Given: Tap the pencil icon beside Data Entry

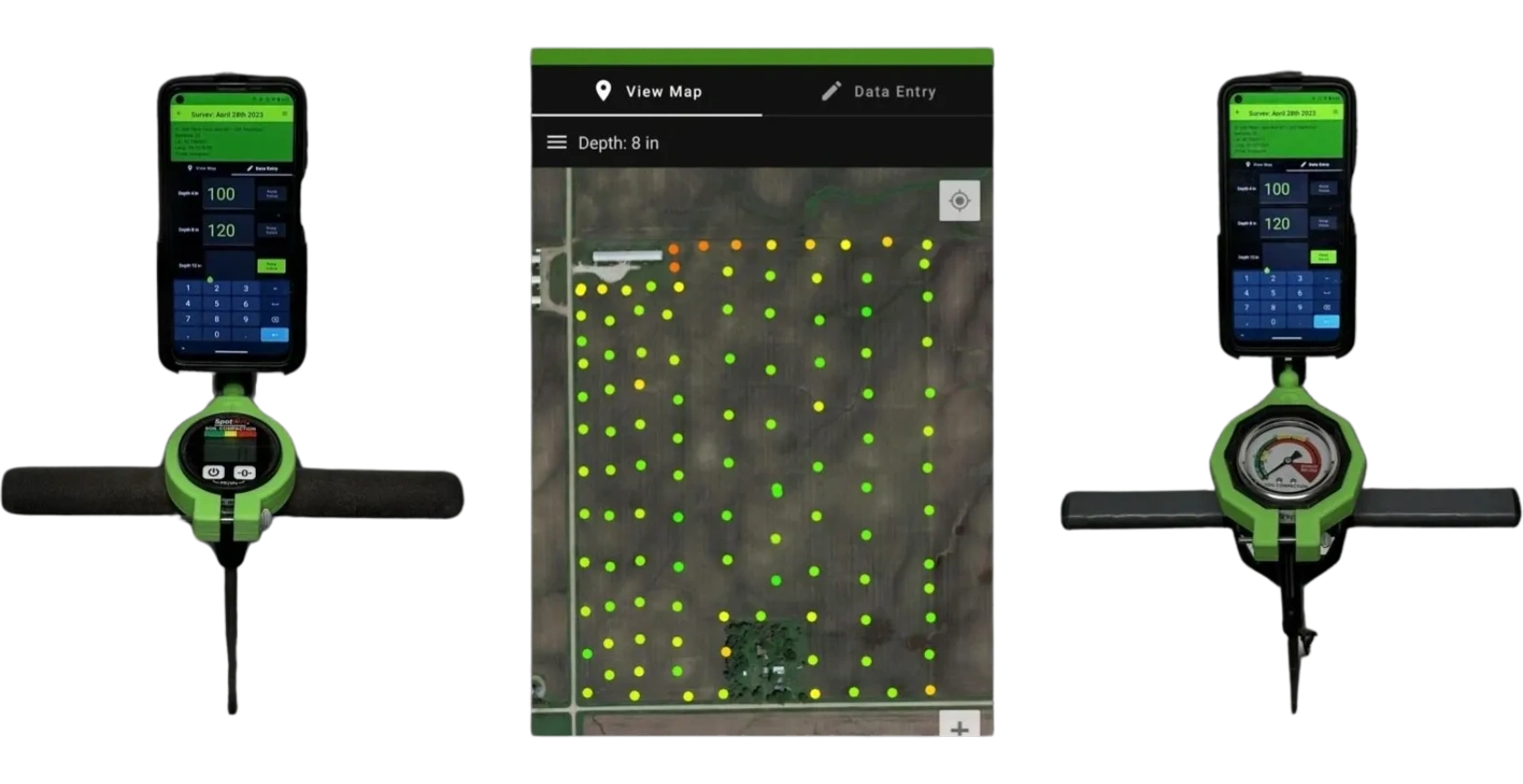Looking at the screenshot, I should 830,91.
